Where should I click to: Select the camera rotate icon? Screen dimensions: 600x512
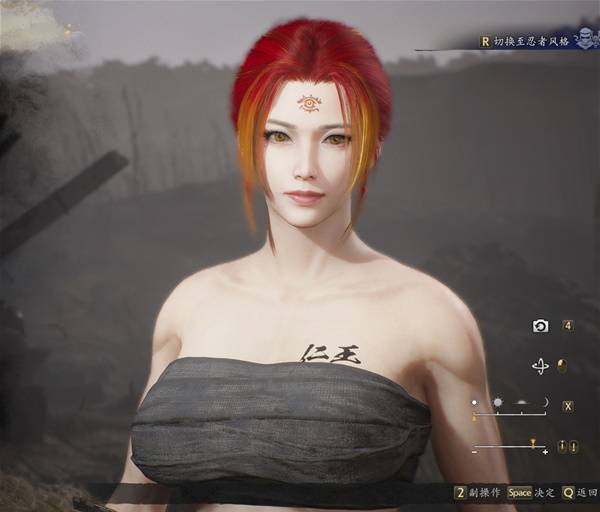coord(540,366)
